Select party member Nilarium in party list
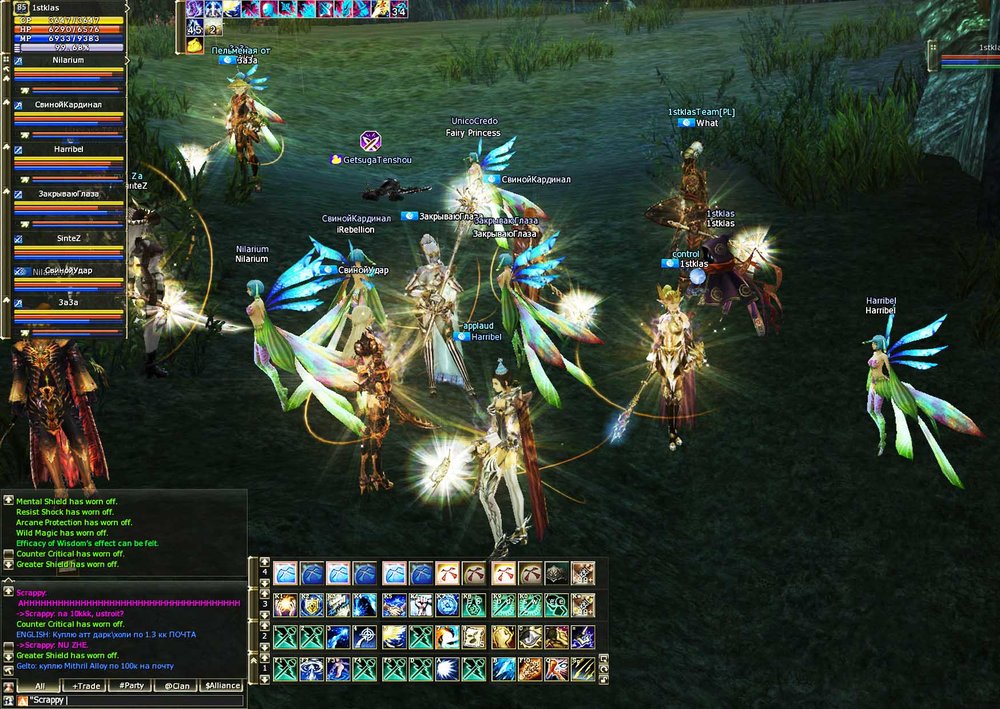The image size is (1000, 709). (x=69, y=61)
